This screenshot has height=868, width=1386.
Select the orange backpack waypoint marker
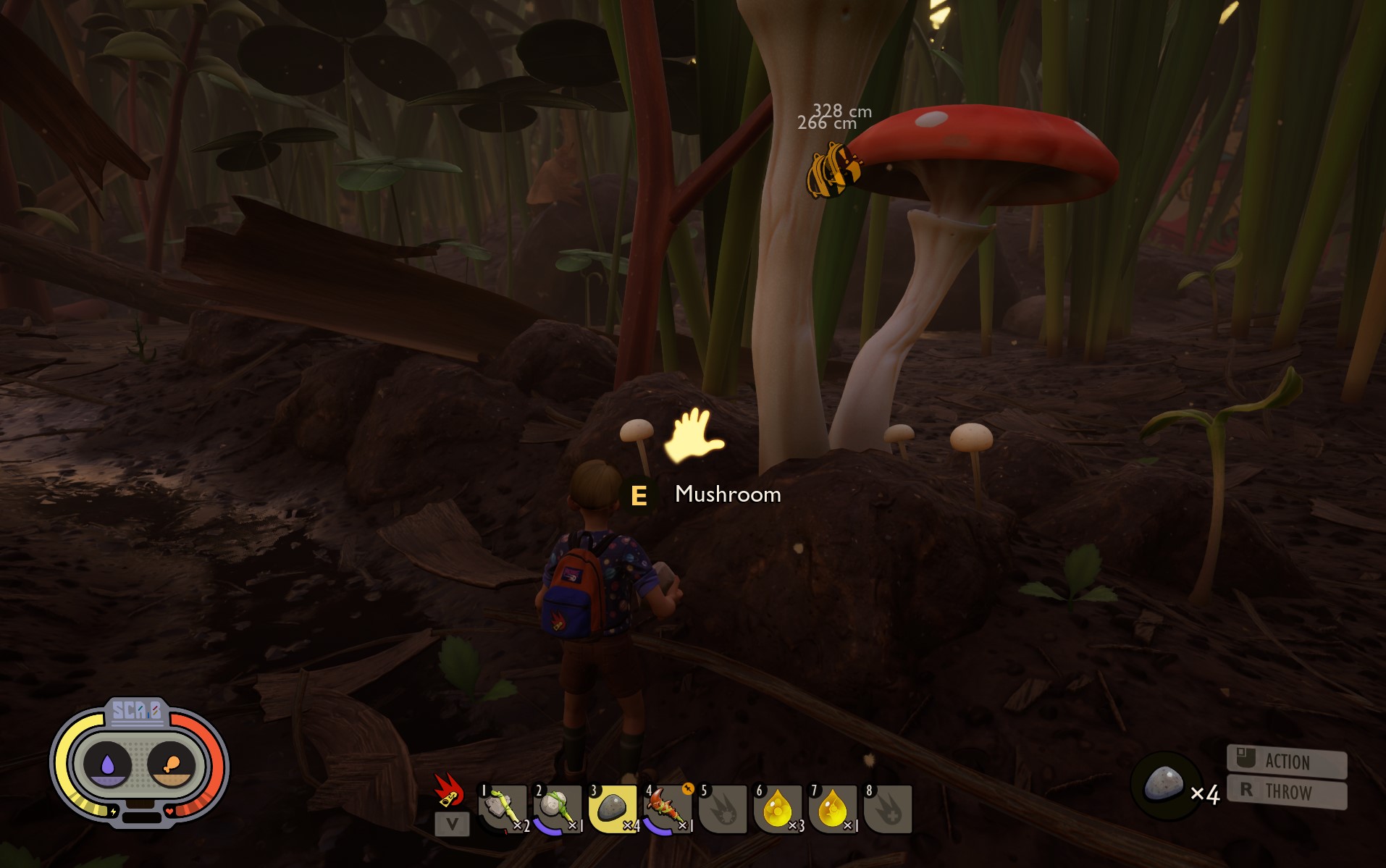833,170
